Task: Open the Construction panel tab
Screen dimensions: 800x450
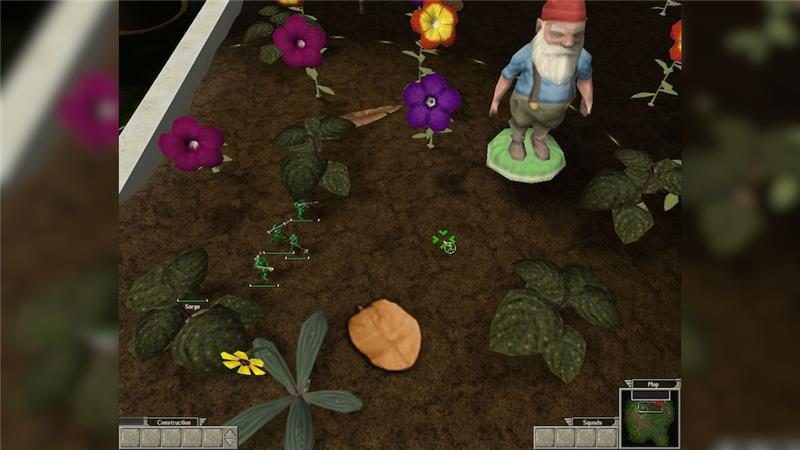Action: 174,422
